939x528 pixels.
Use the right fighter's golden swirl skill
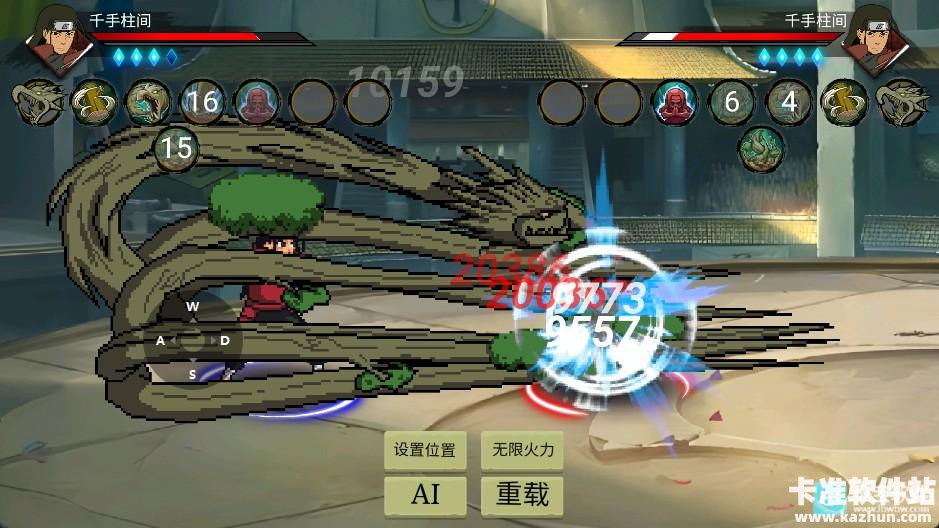click(843, 102)
